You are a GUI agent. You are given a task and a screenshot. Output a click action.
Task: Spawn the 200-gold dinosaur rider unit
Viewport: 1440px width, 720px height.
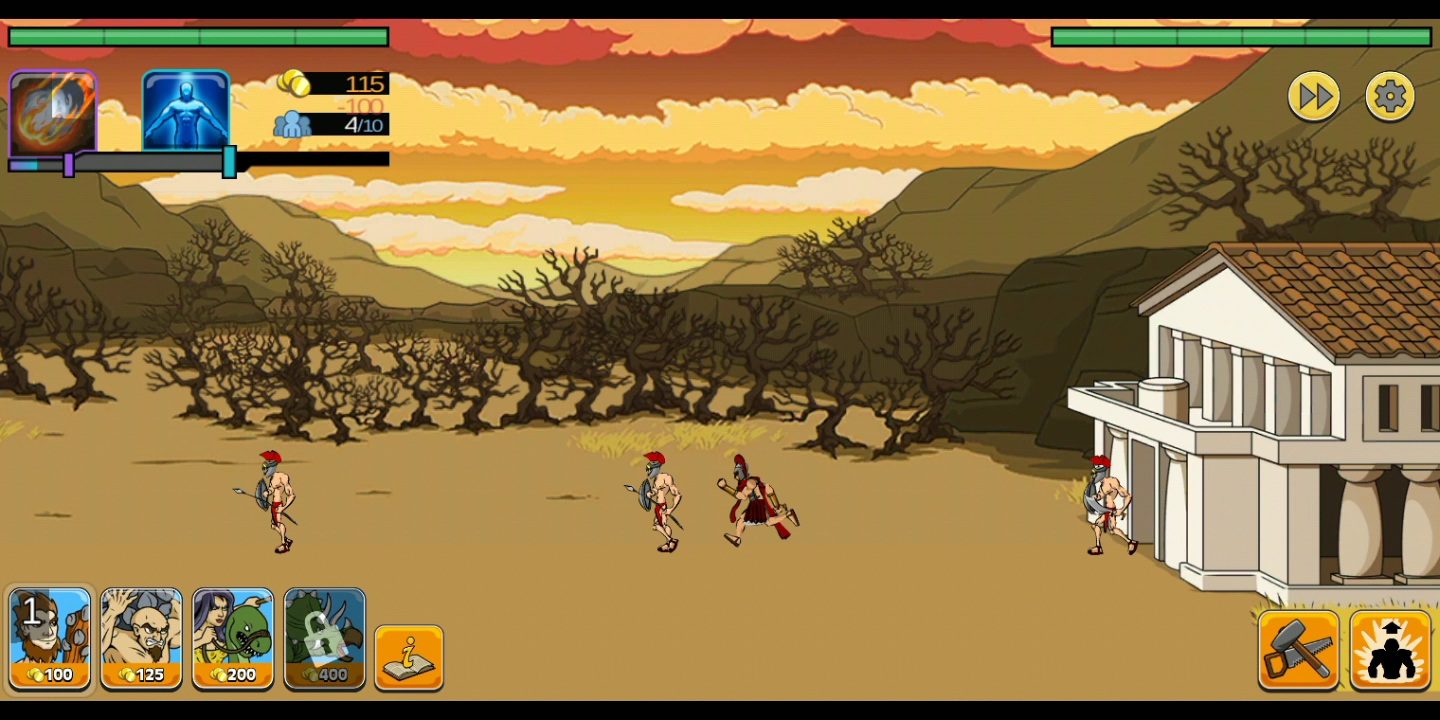[x=233, y=639]
